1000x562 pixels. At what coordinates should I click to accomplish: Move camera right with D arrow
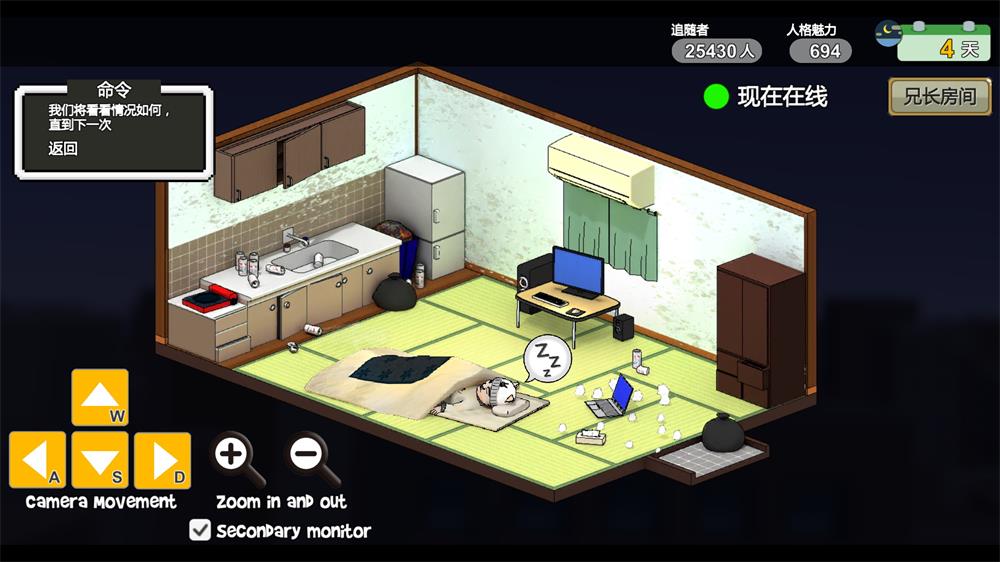tap(162, 460)
